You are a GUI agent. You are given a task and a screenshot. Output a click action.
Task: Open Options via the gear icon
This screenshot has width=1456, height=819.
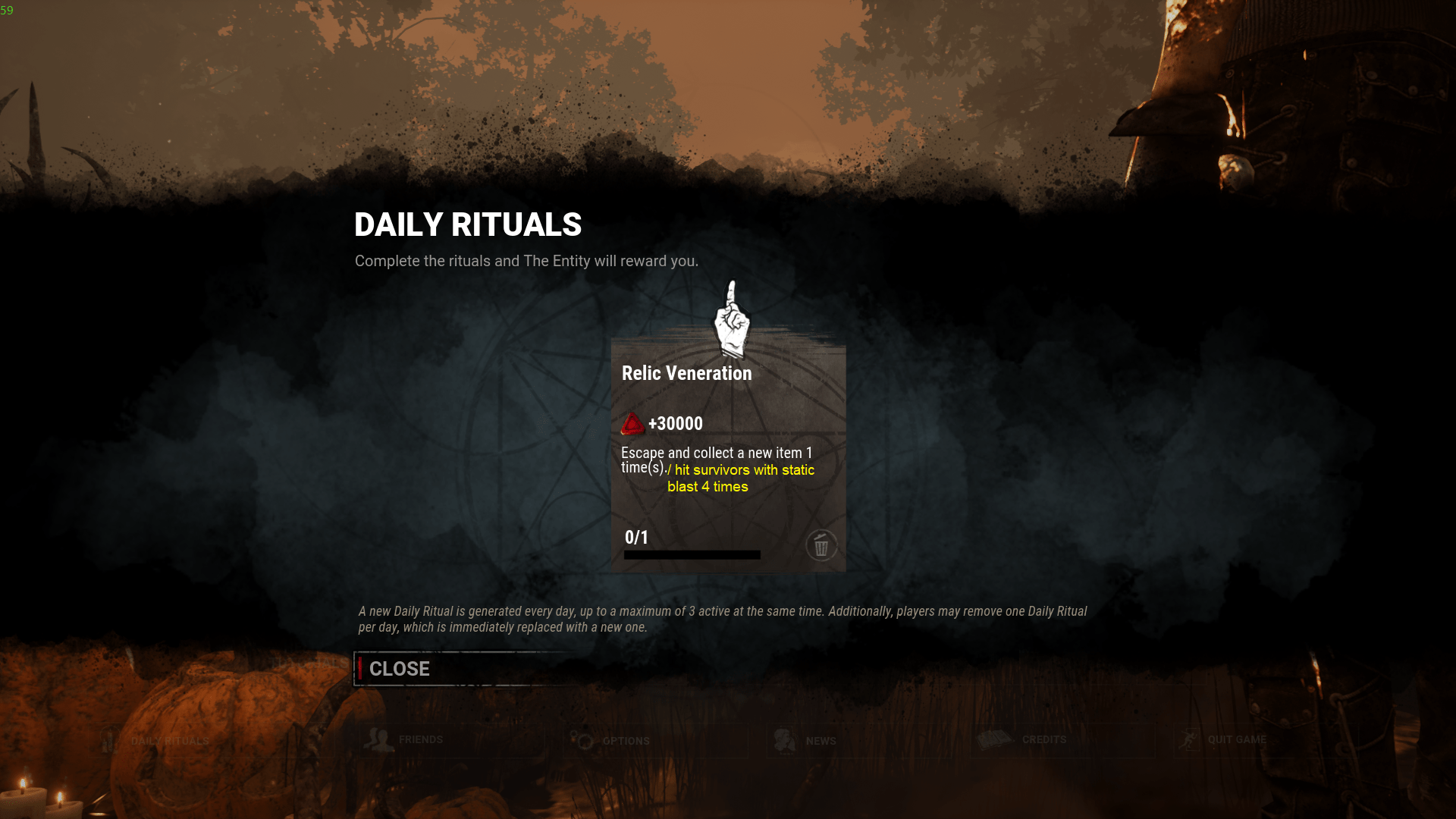tap(583, 741)
